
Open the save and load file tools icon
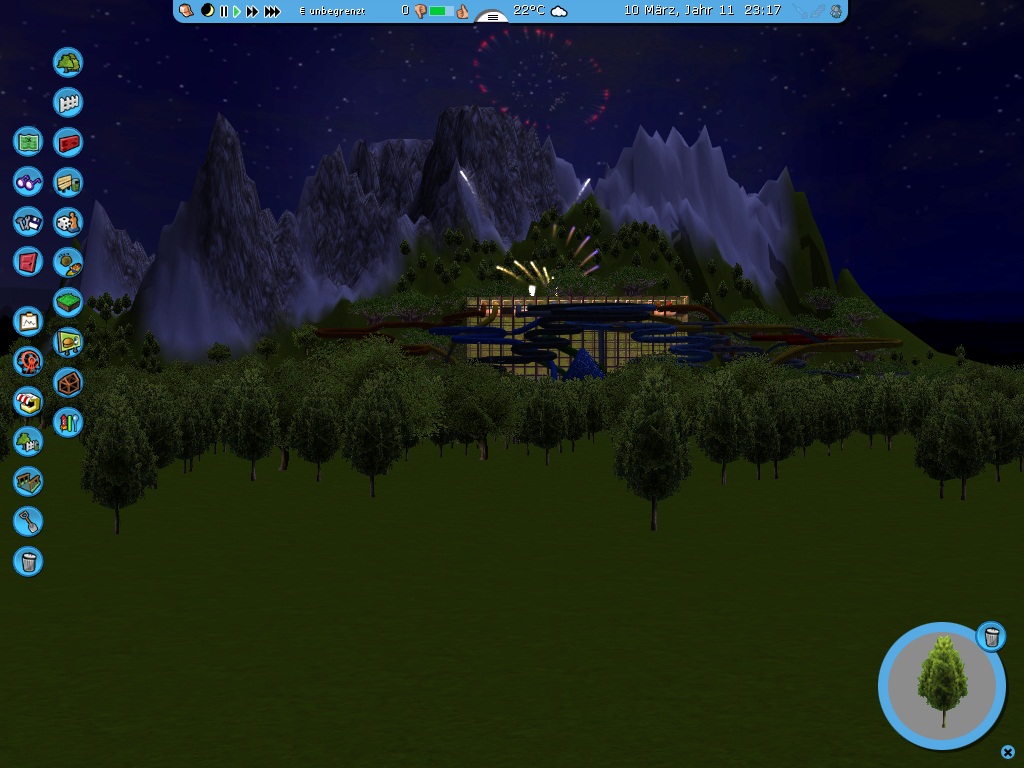click(x=28, y=222)
